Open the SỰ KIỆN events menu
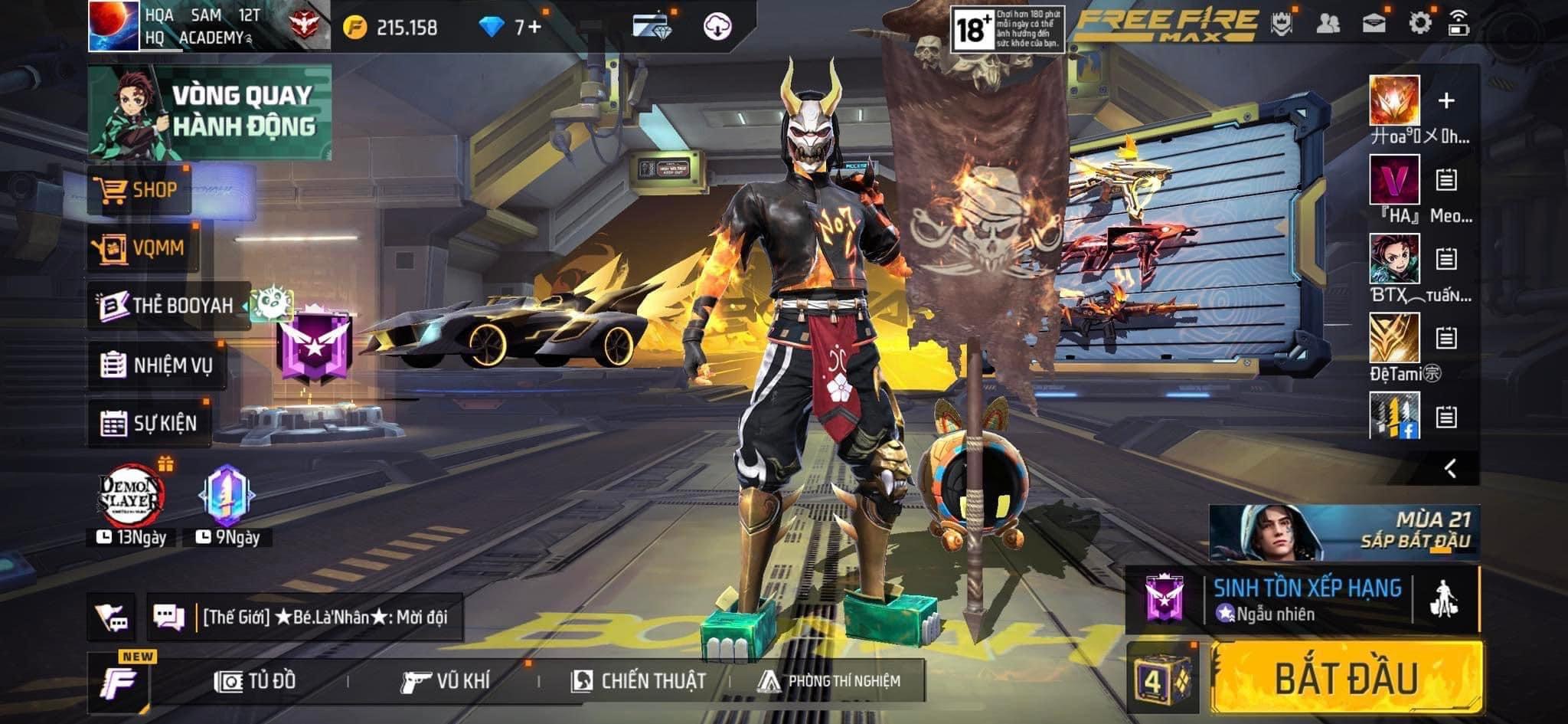Screen dimensions: 1568x724 click(149, 423)
